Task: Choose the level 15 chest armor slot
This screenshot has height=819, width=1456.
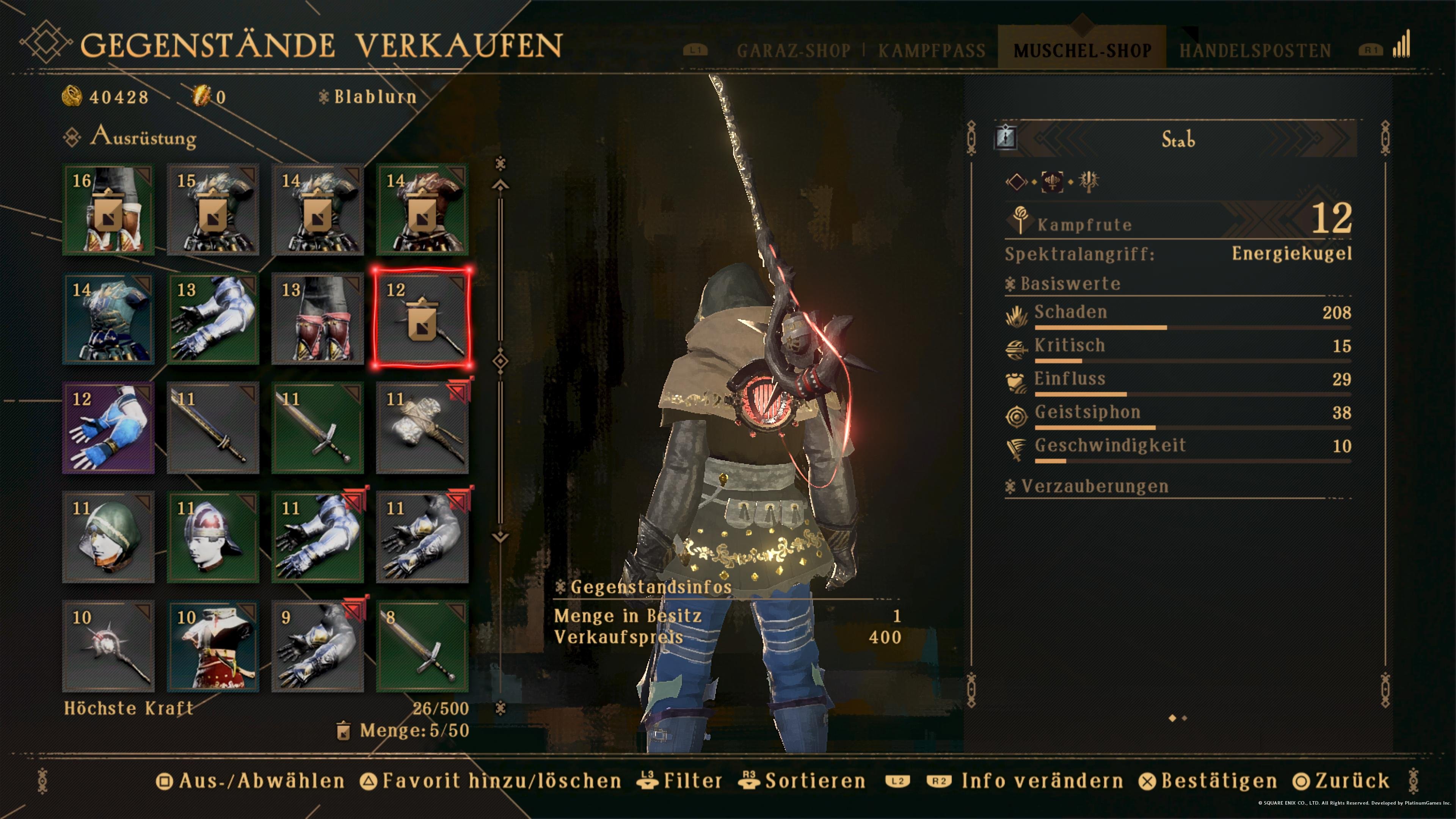Action: 212,210
